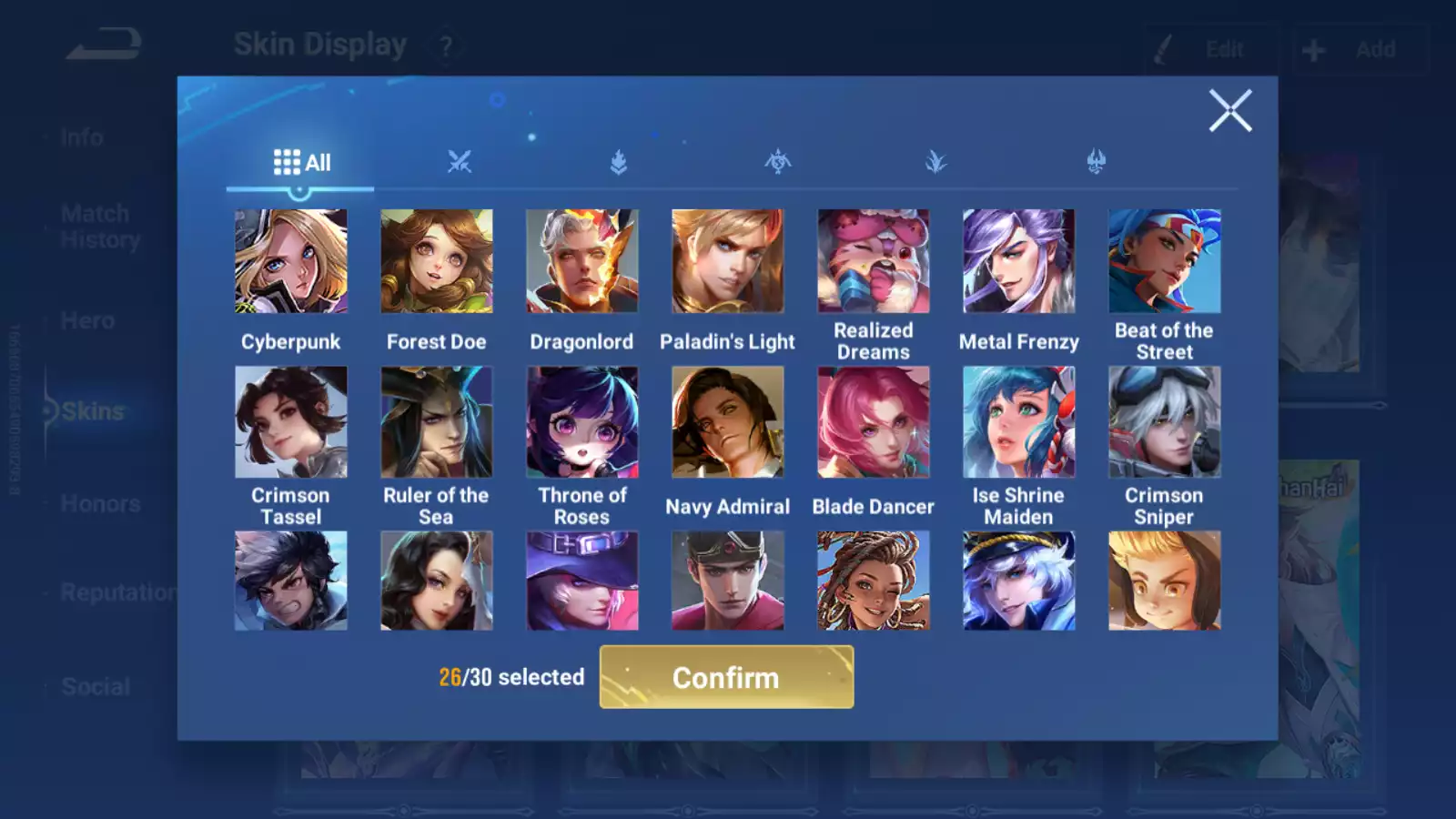Choose the Blade Dancer skin

(874, 422)
